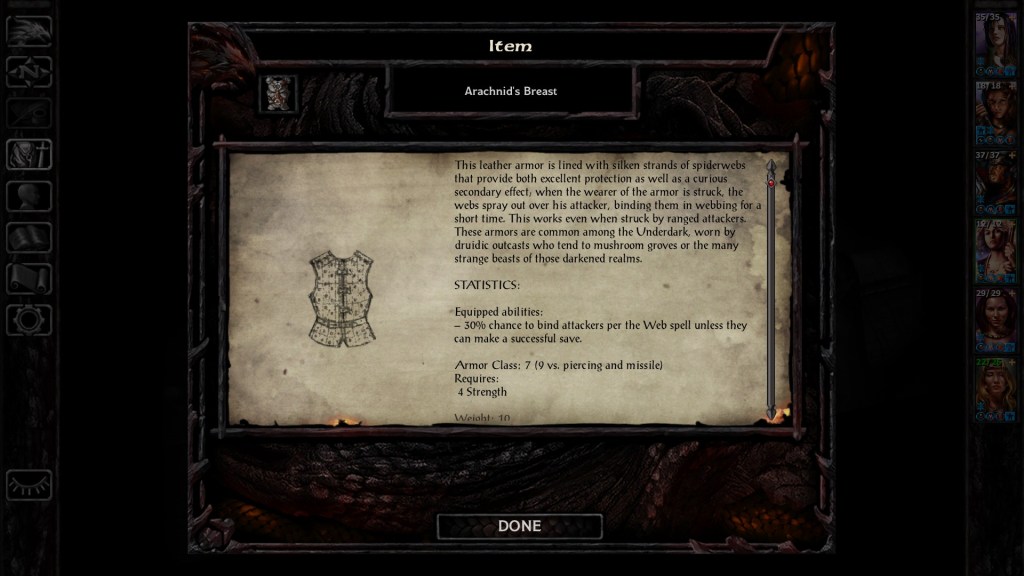Open the mage spellbook icon
This screenshot has height=576, width=1024.
coord(29,237)
